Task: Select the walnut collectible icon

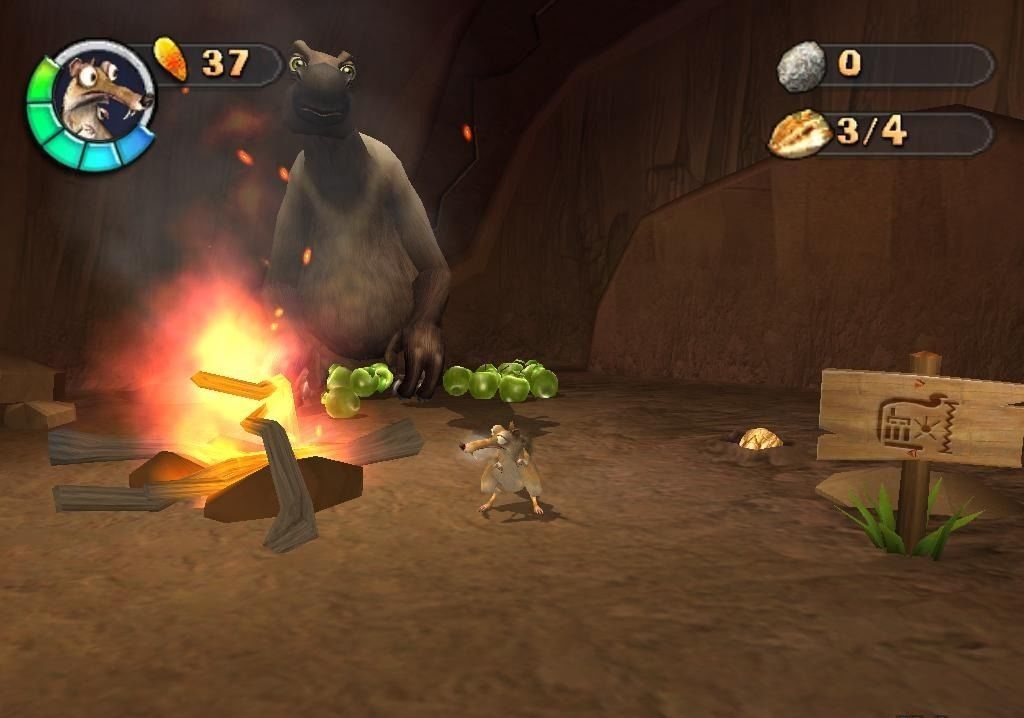Action: [800, 134]
